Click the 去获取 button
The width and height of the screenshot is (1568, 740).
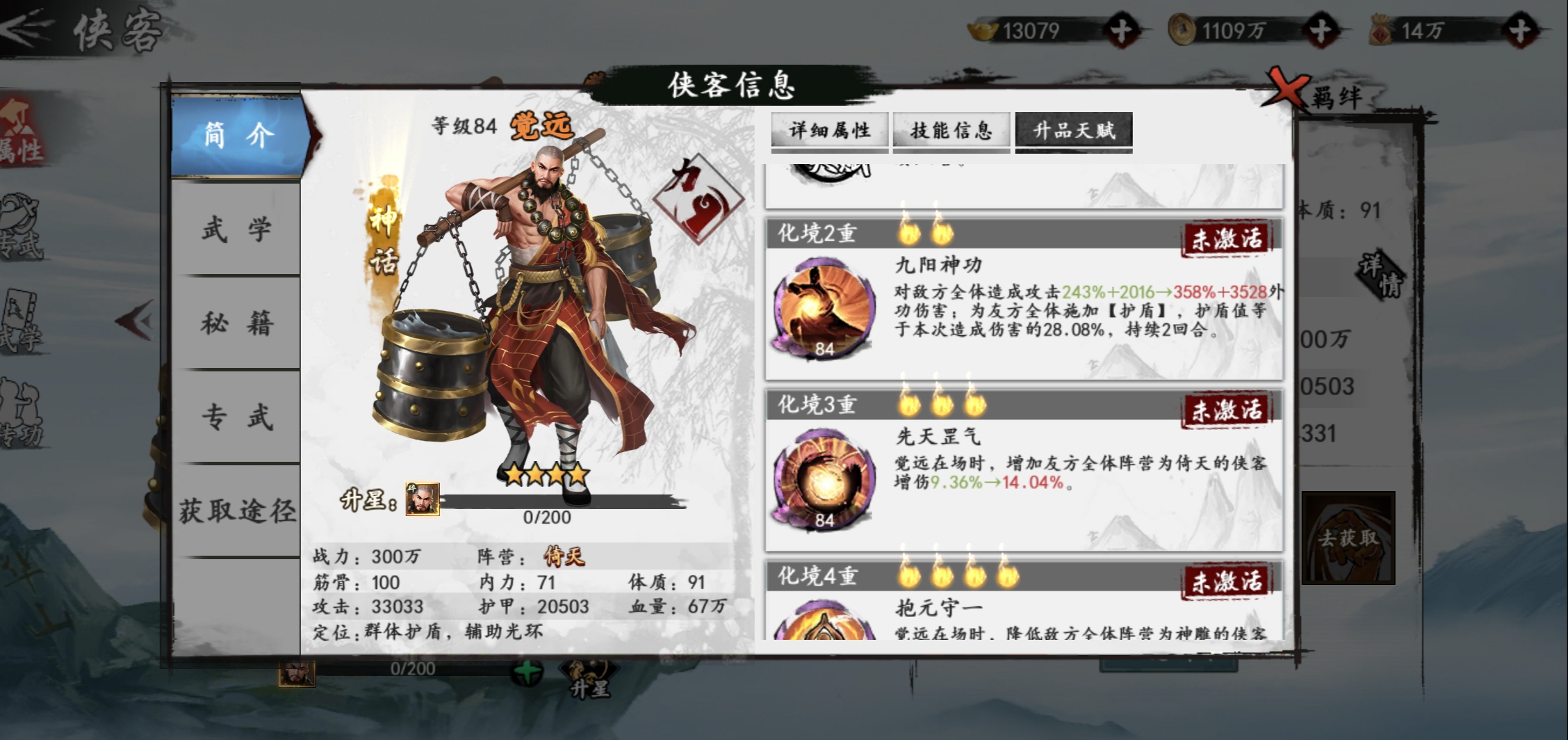[1348, 538]
